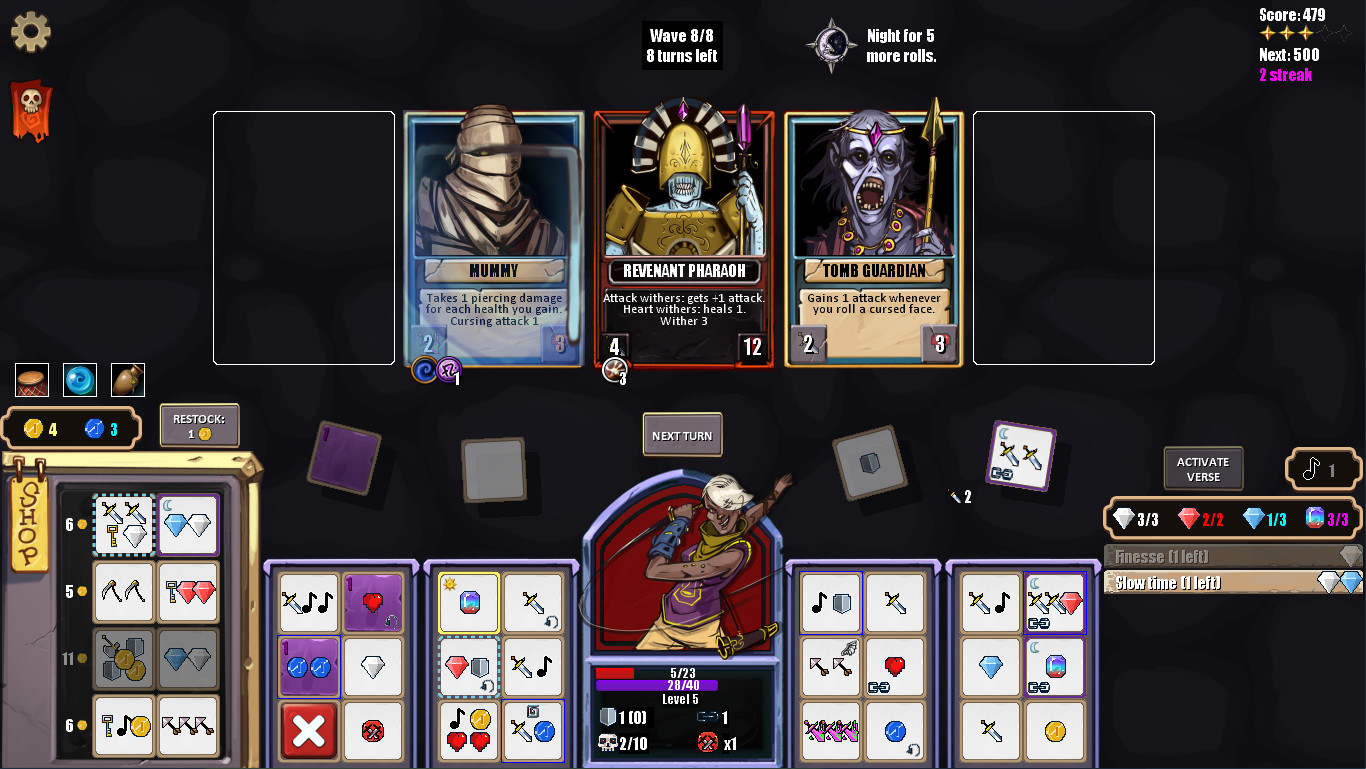This screenshot has width=1366, height=769.
Task: Select the sun gem die face
Action: (468, 603)
